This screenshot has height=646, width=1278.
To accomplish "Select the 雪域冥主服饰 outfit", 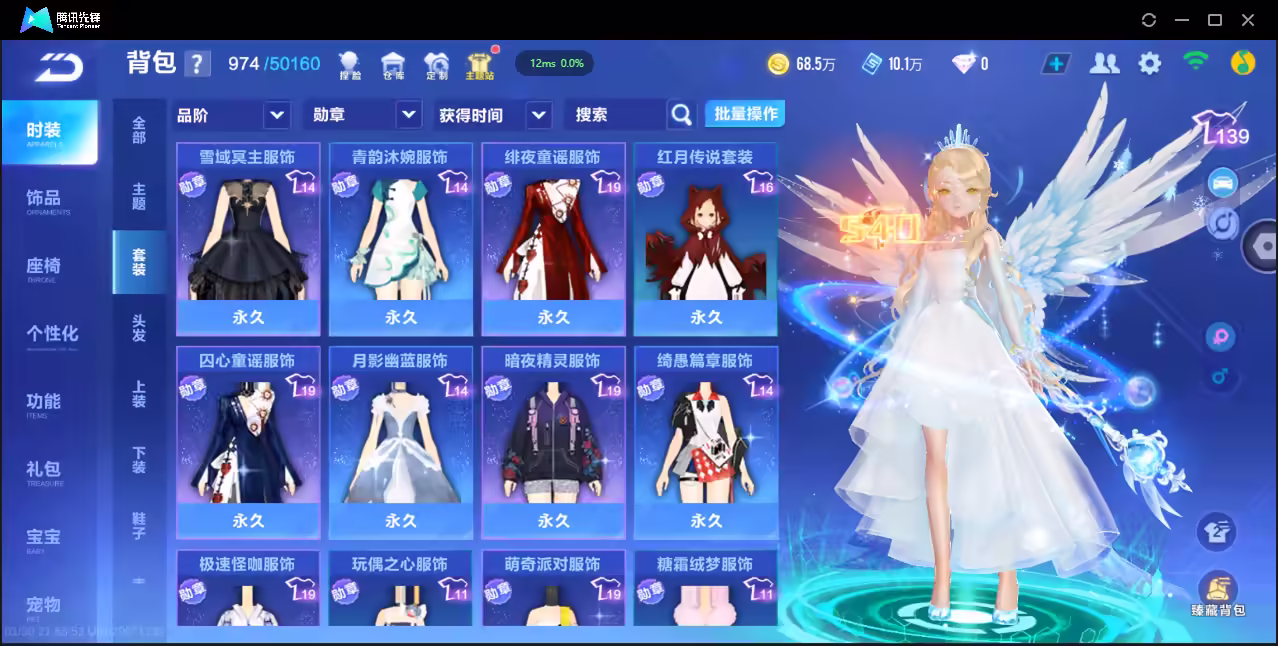I will click(248, 239).
